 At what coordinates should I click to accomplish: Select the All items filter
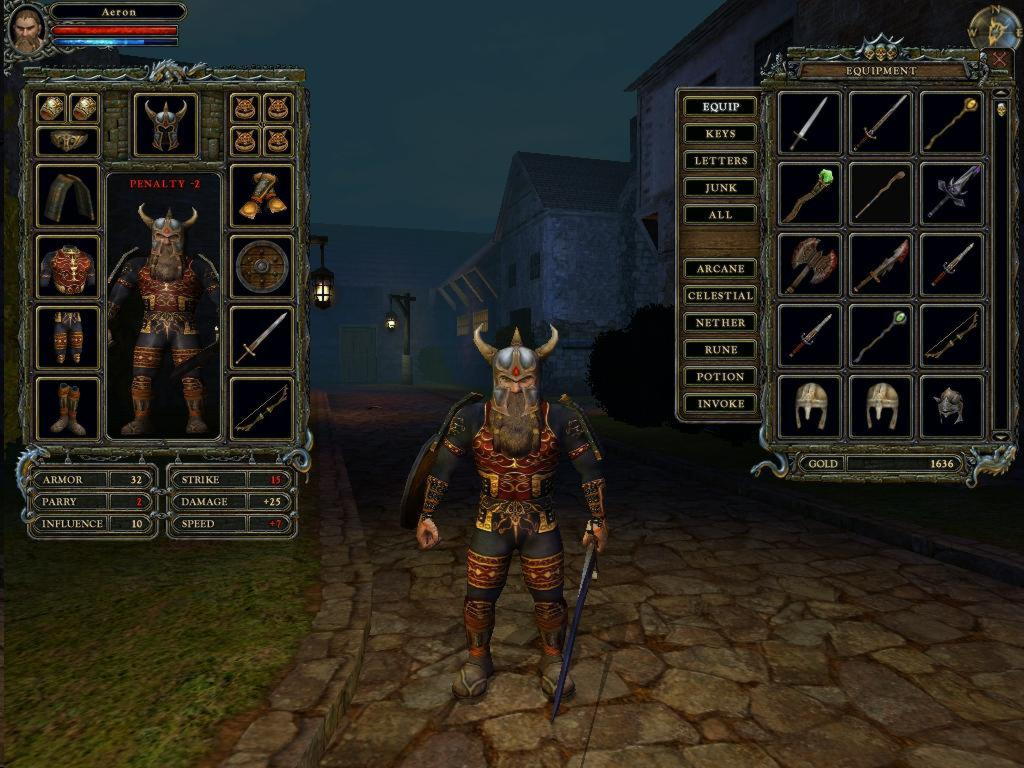coord(720,215)
